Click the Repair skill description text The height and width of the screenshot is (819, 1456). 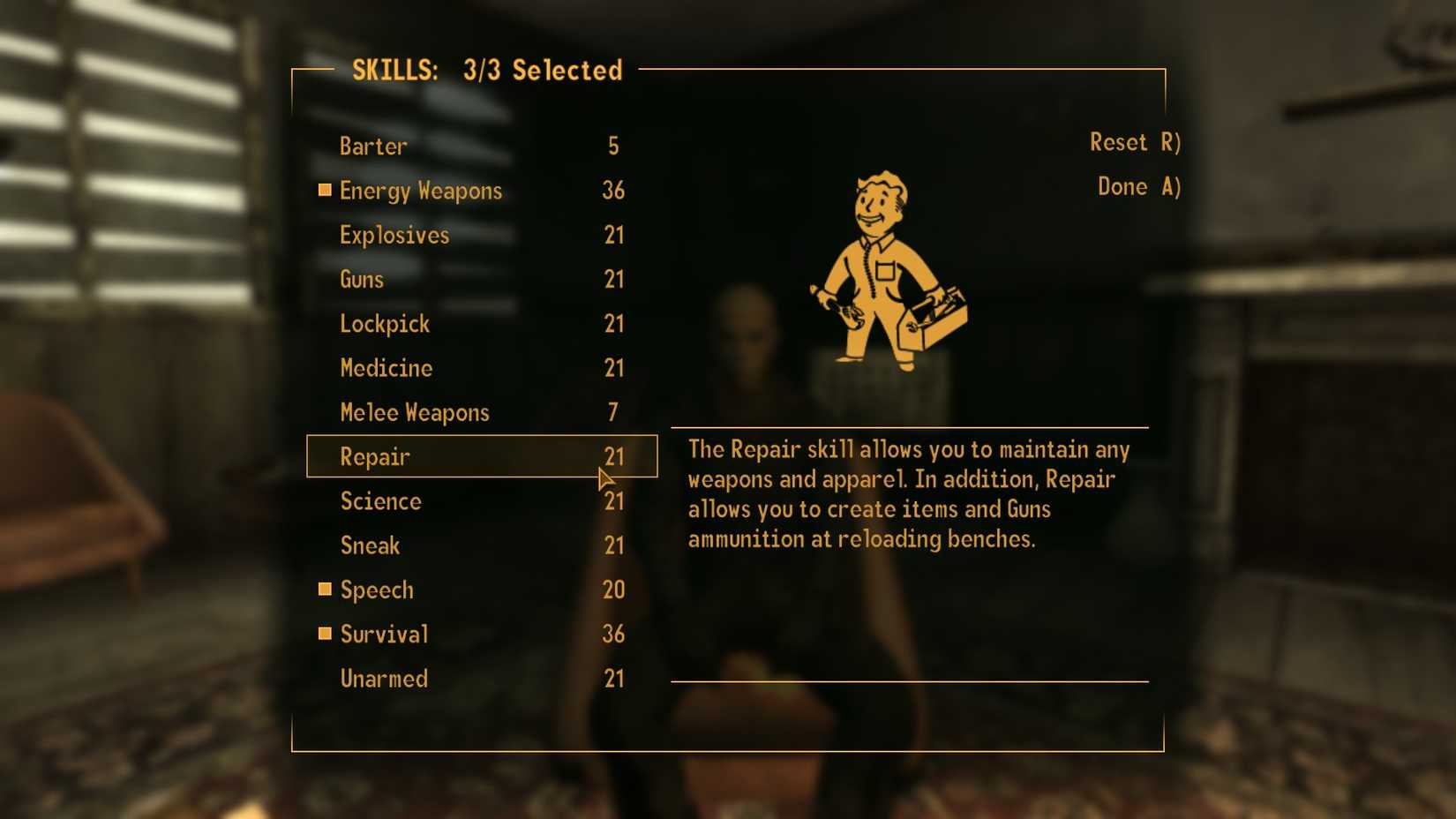click(909, 494)
